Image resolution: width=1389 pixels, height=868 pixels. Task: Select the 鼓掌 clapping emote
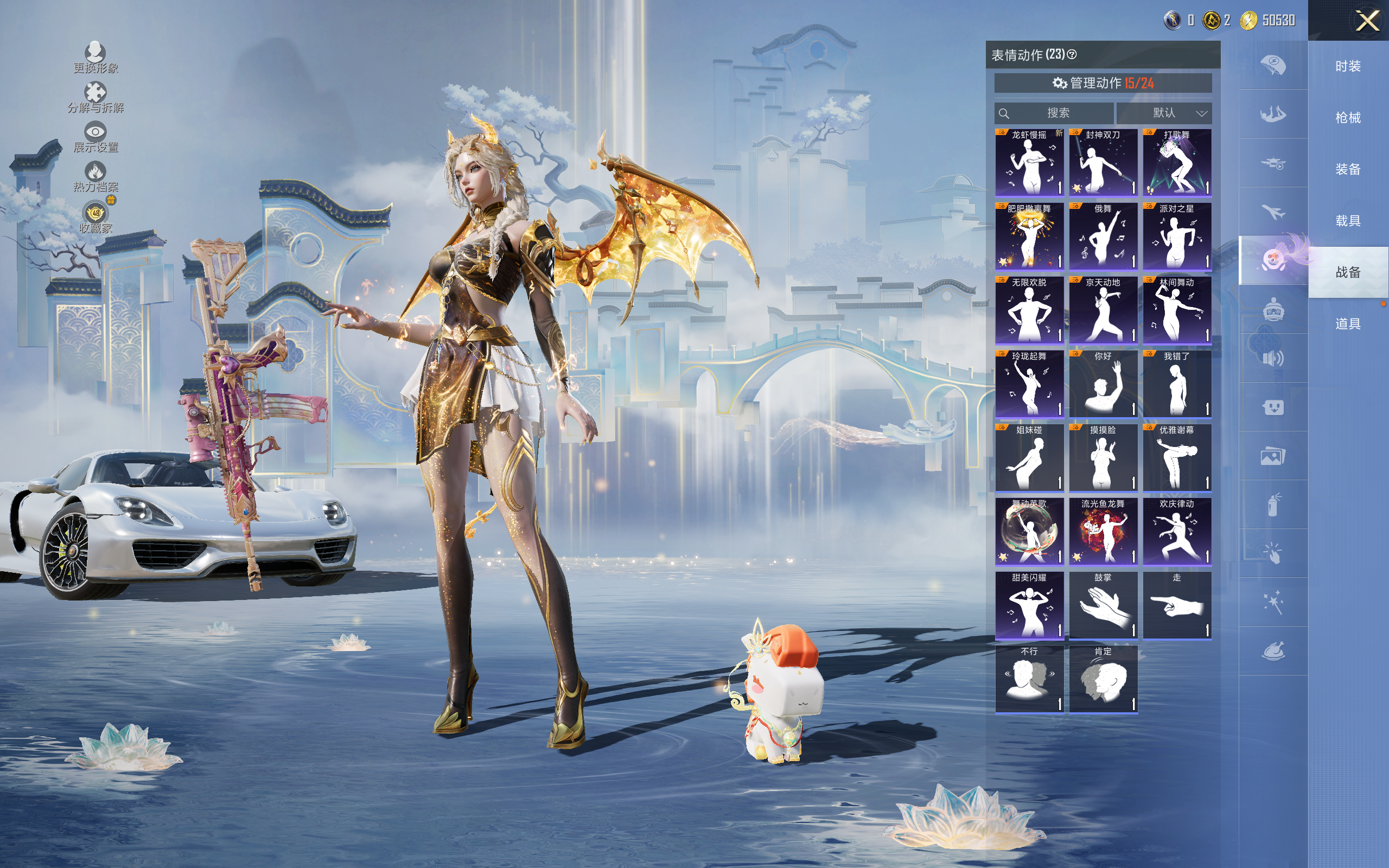coord(1103,605)
